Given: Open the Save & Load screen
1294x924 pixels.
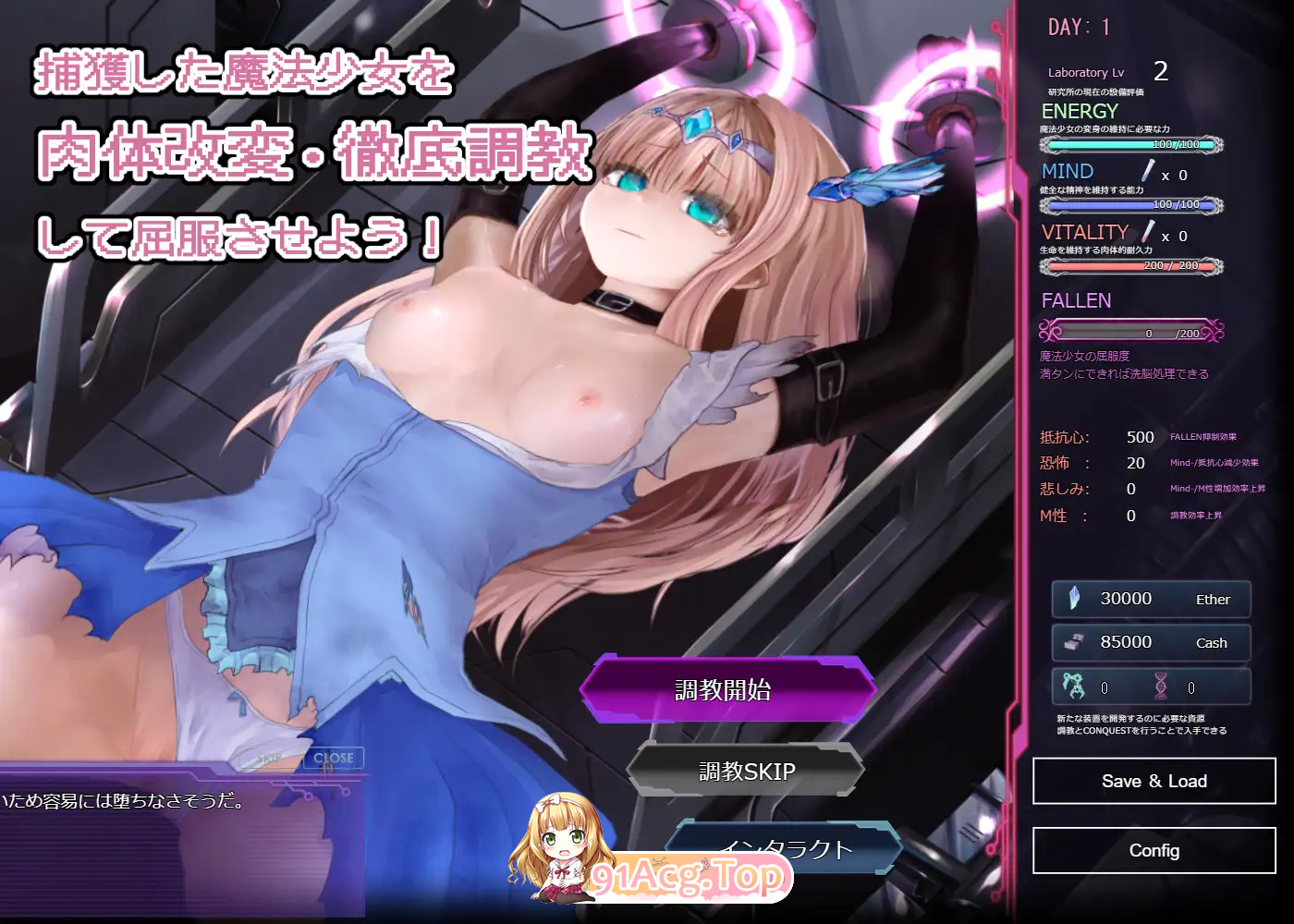Looking at the screenshot, I should click(x=1153, y=781).
